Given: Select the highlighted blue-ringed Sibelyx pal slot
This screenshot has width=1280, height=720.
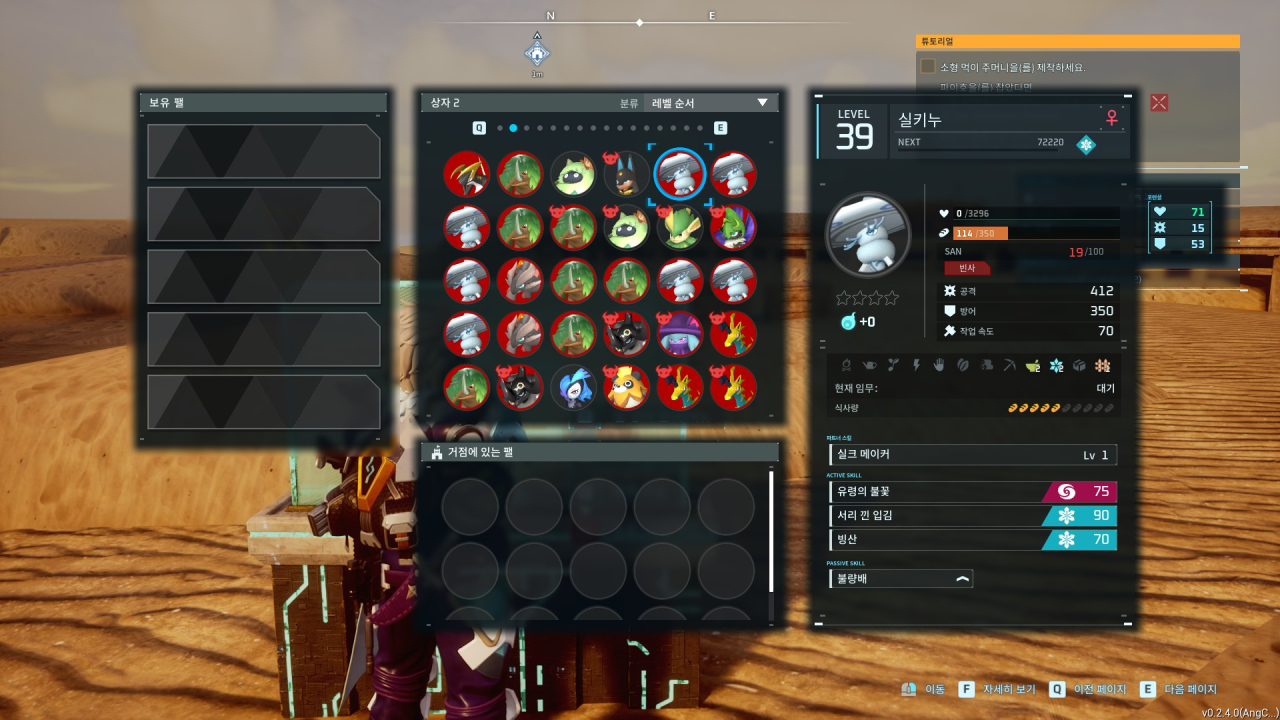Looking at the screenshot, I should (x=680, y=175).
